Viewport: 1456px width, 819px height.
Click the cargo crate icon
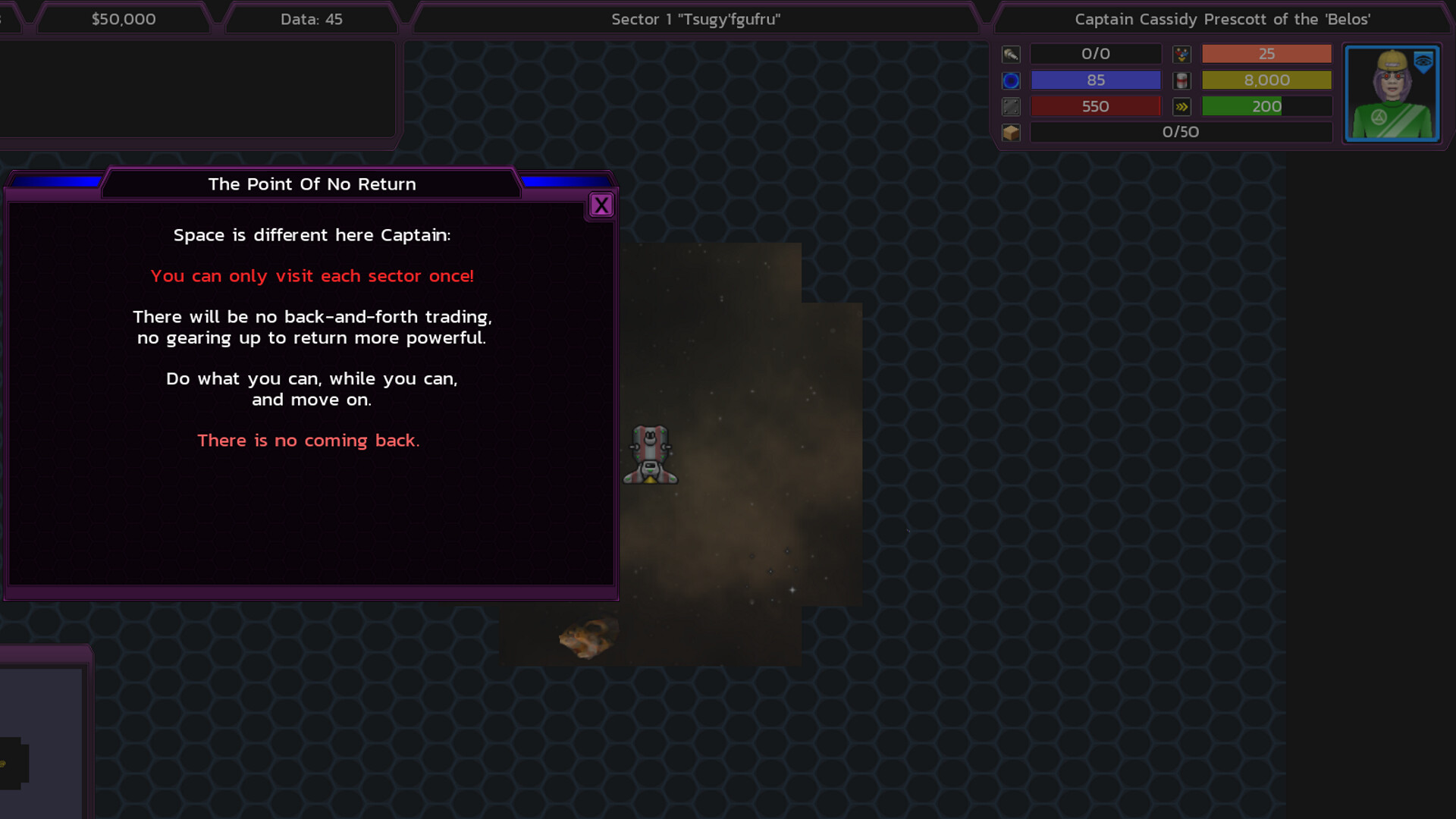(1011, 133)
